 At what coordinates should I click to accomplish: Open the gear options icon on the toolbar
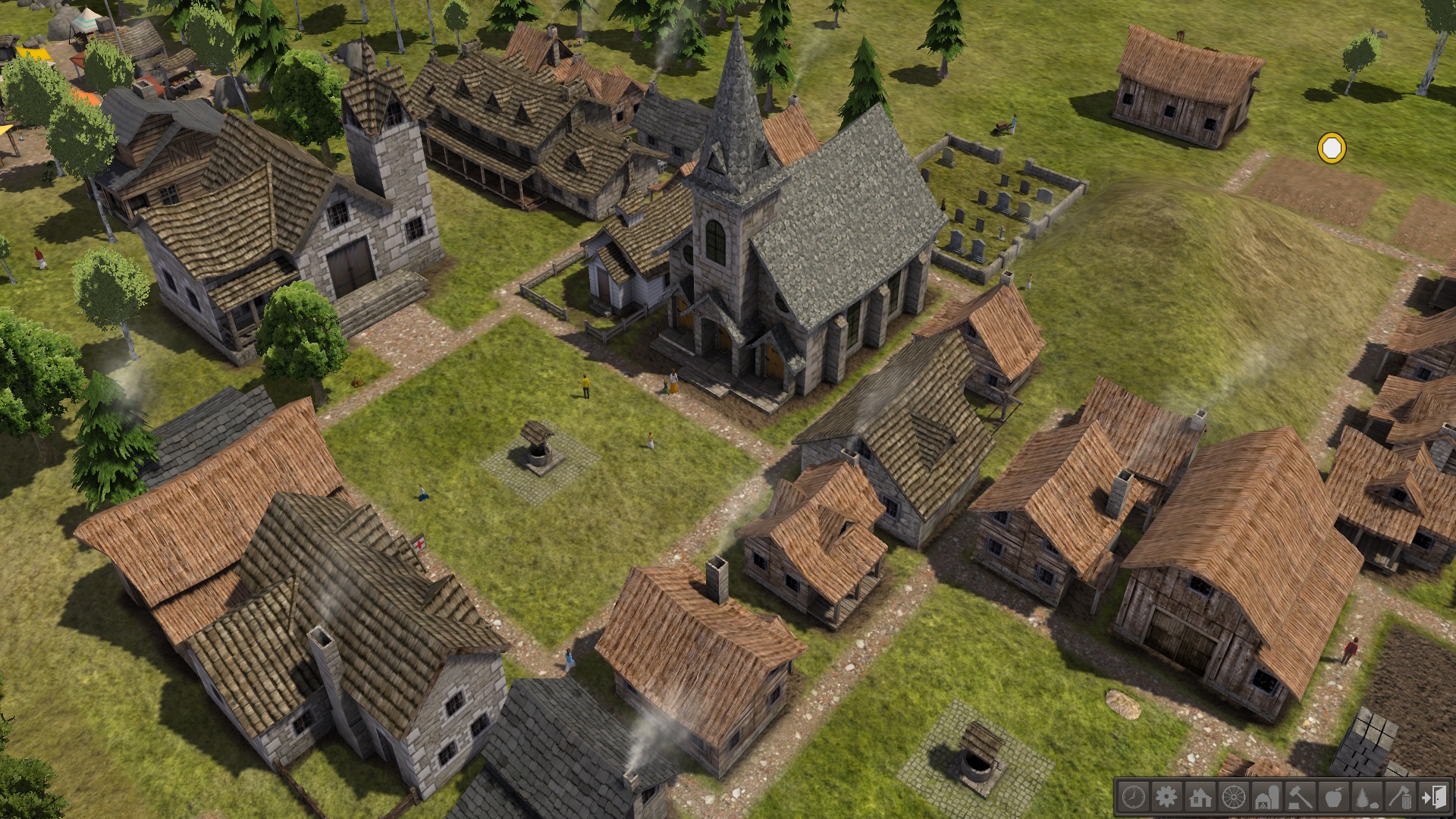(1167, 799)
